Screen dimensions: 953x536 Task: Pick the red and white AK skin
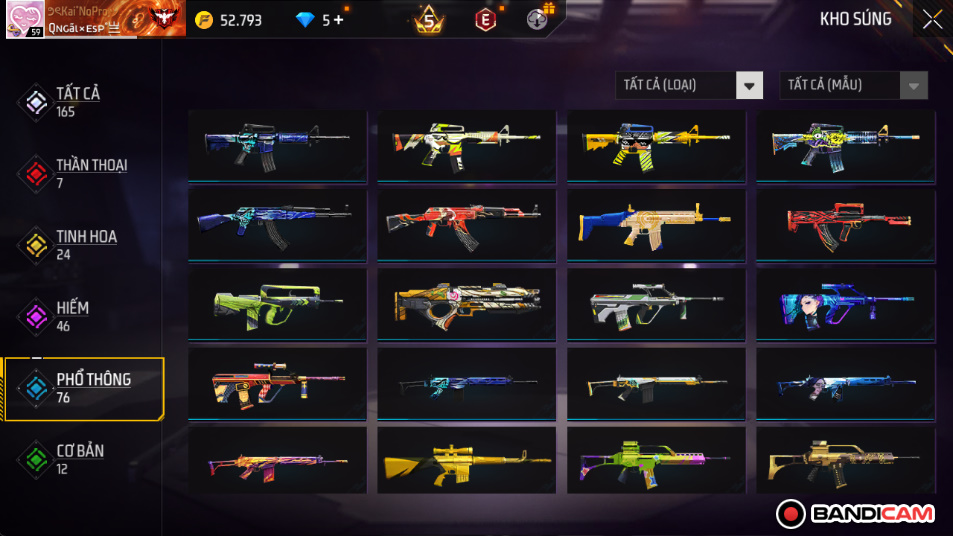pyautogui.click(x=466, y=224)
